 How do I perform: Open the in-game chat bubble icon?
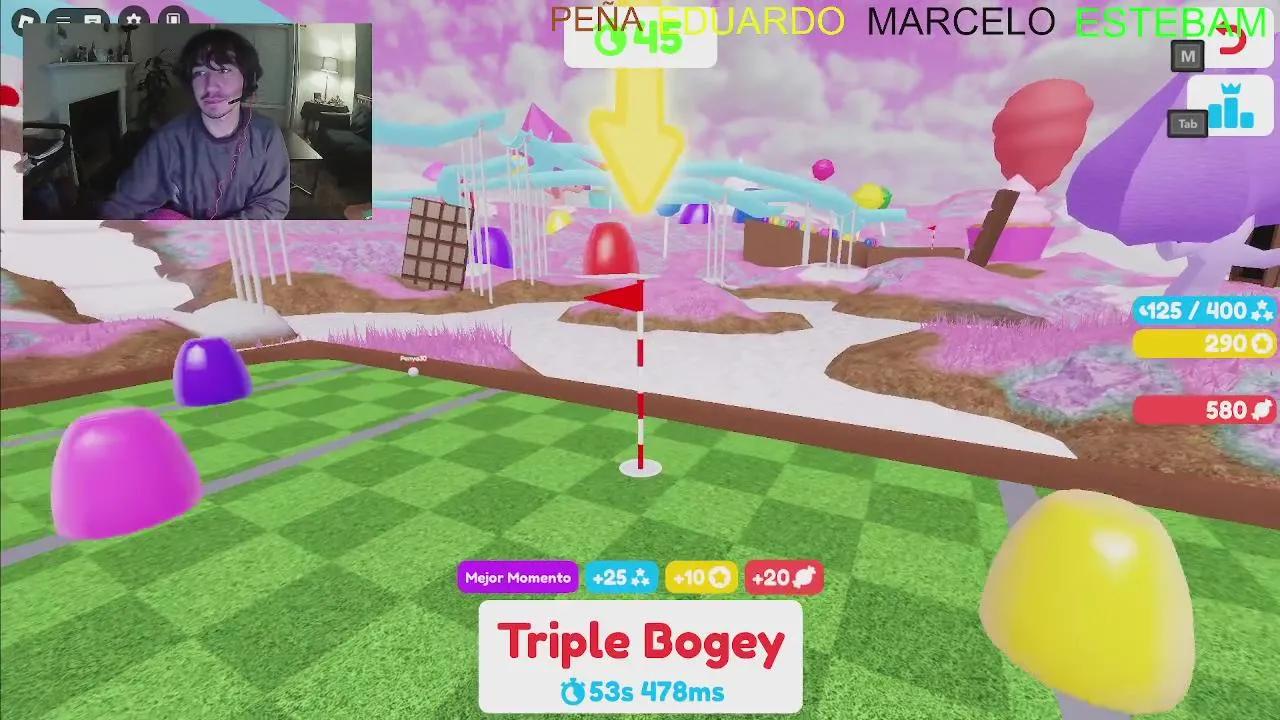pos(92,18)
